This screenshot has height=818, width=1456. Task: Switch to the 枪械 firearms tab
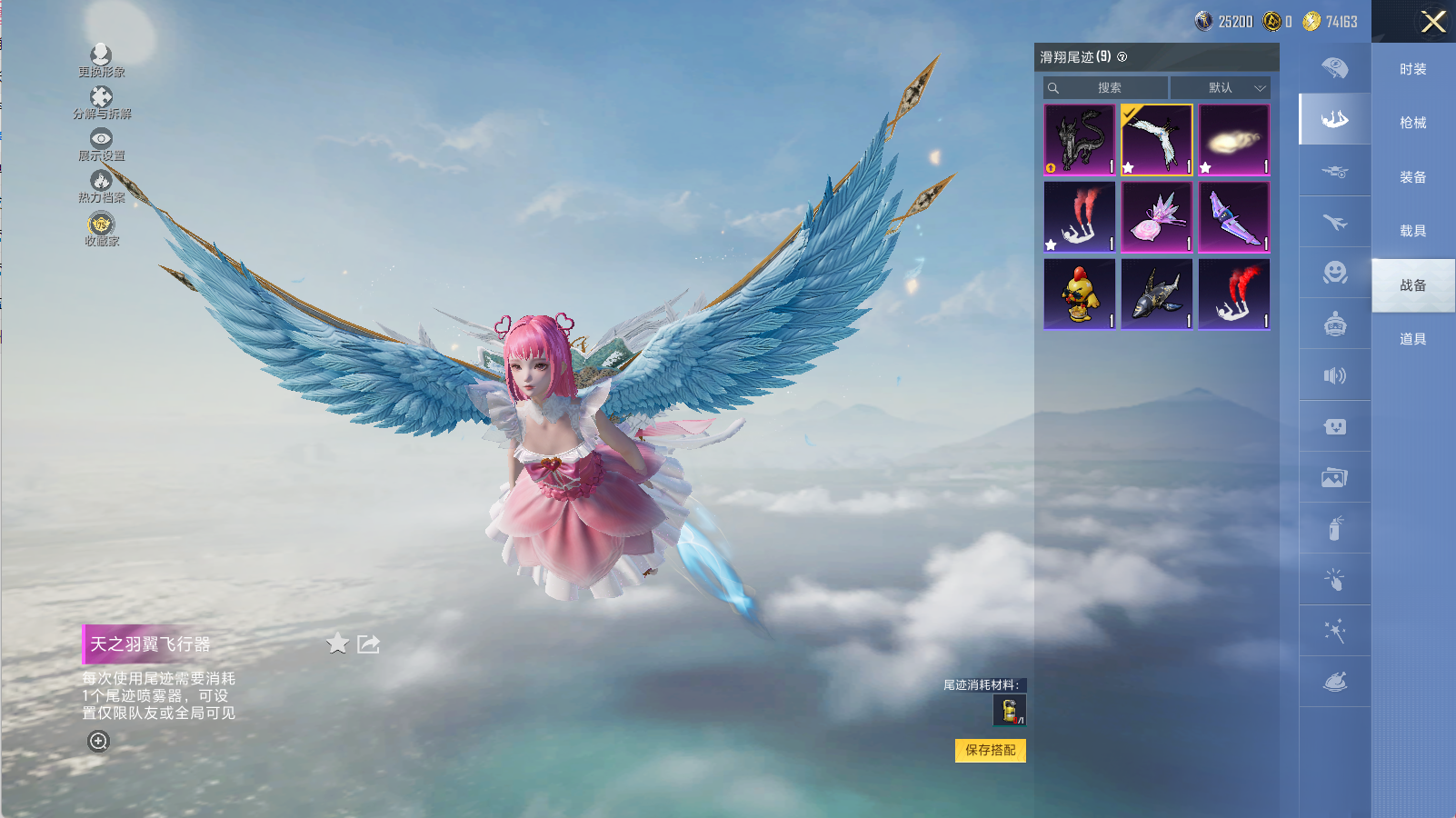click(1412, 123)
